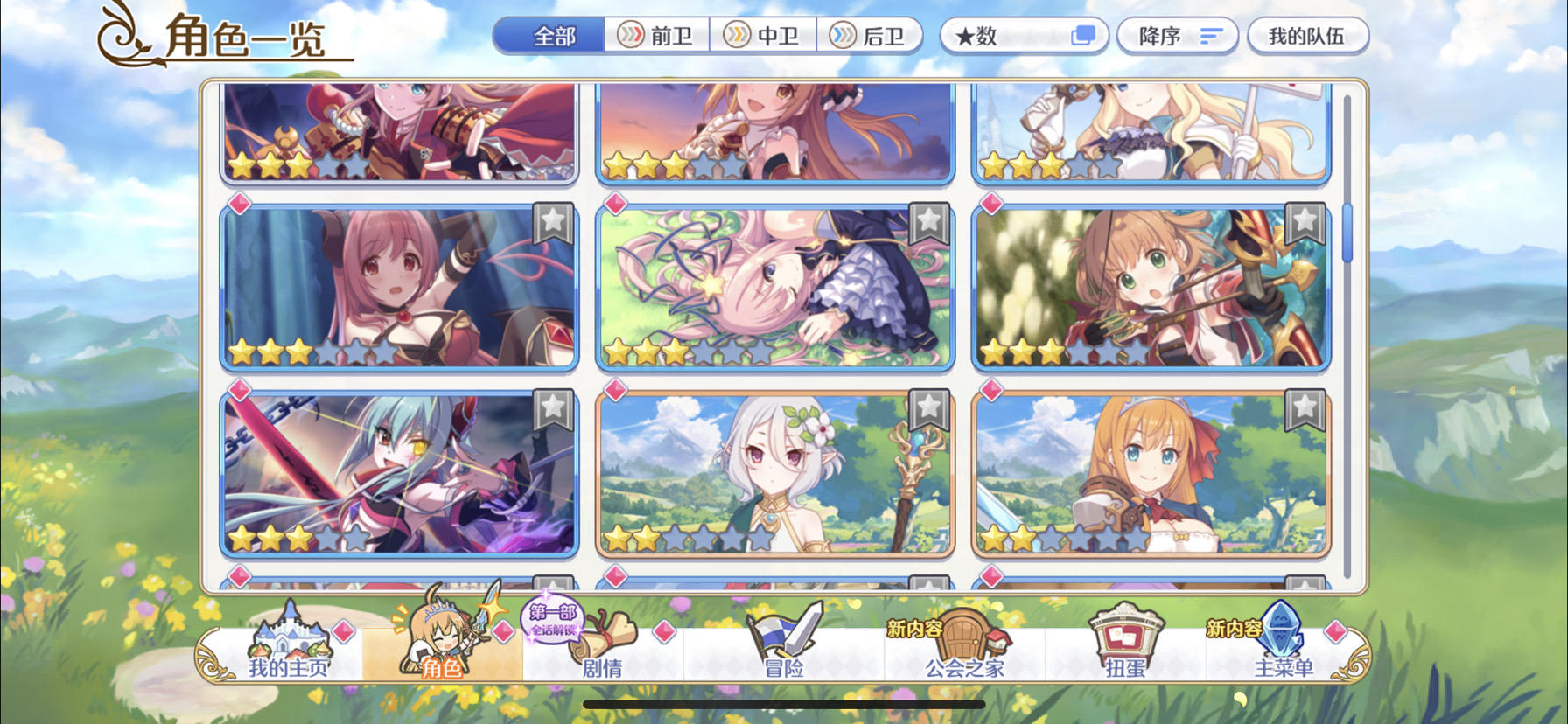Switch sort order via 降序 button
Image resolution: width=1568 pixels, height=724 pixels.
tap(1177, 33)
